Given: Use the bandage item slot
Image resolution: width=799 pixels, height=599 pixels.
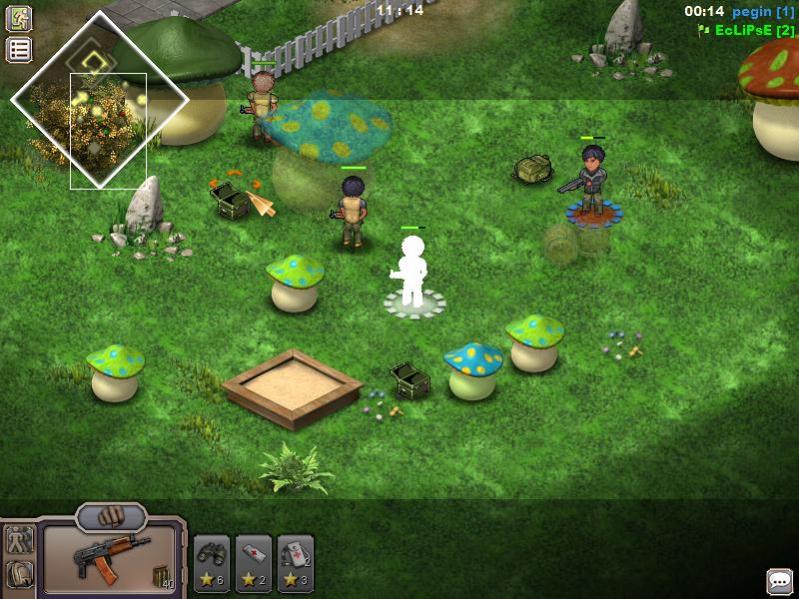Looking at the screenshot, I should pyautogui.click(x=253, y=563).
